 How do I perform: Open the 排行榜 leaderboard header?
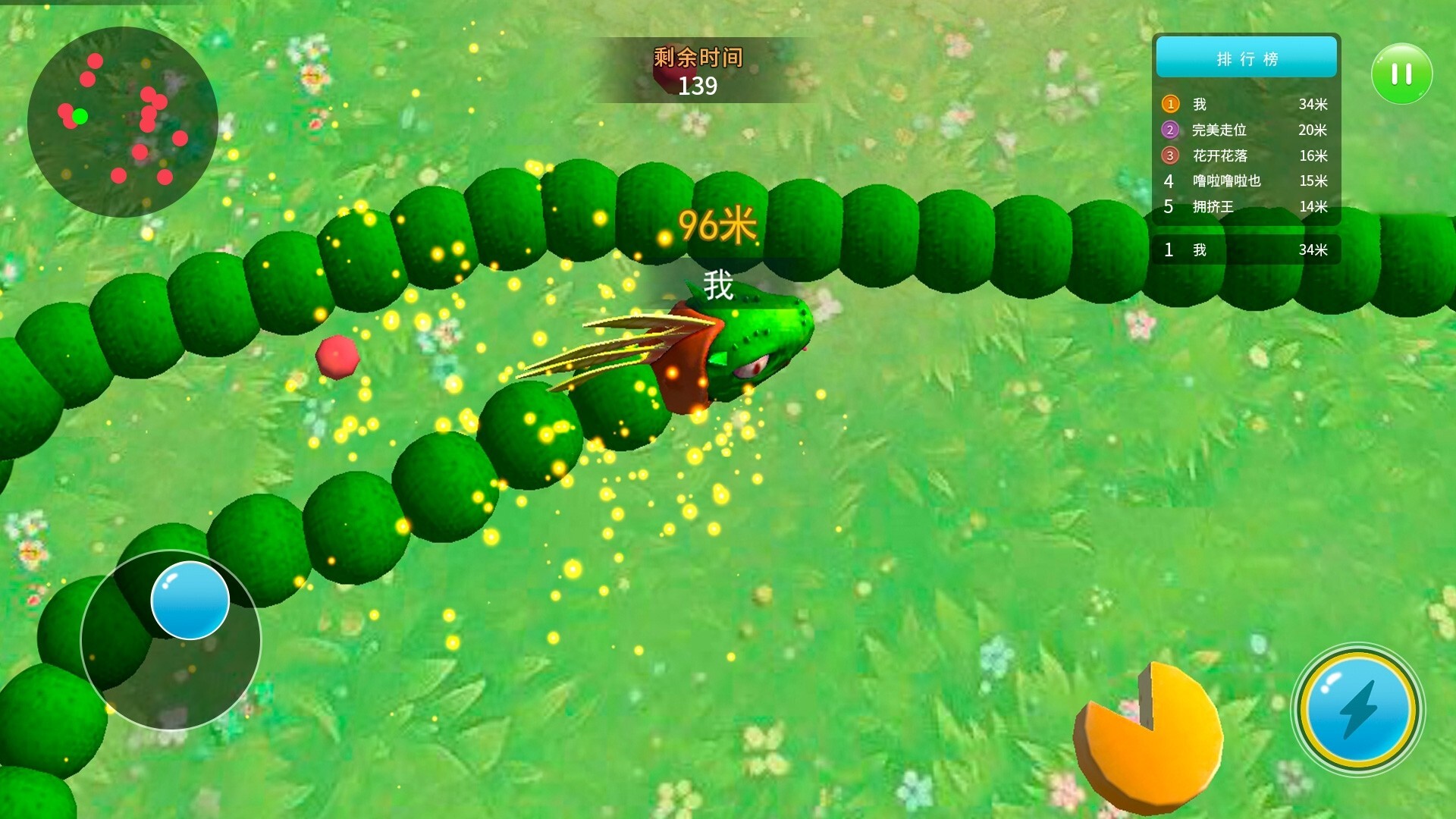tap(1246, 58)
